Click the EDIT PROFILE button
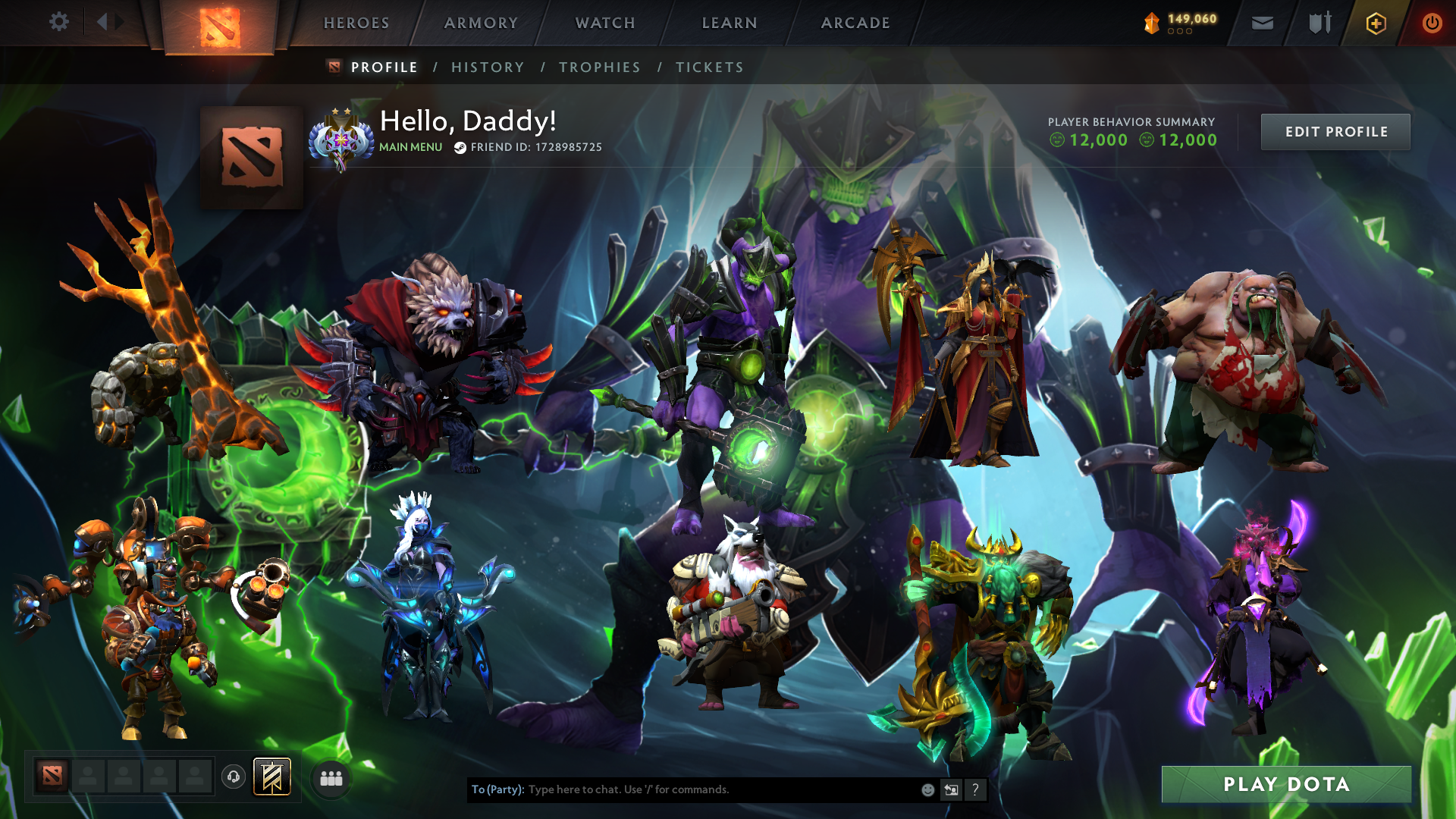The image size is (1456, 819). click(1335, 131)
